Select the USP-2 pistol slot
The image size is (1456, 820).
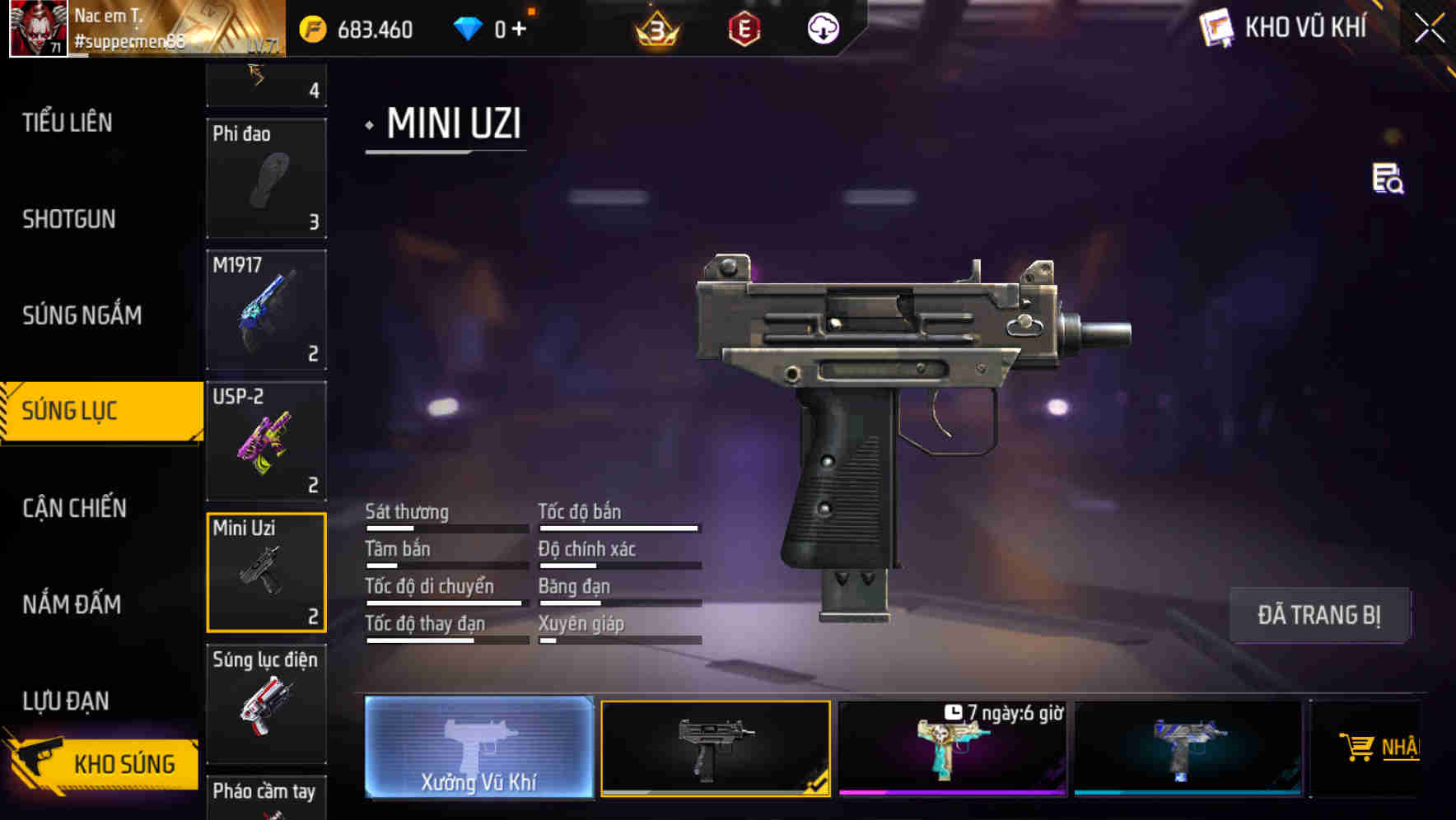click(266, 441)
